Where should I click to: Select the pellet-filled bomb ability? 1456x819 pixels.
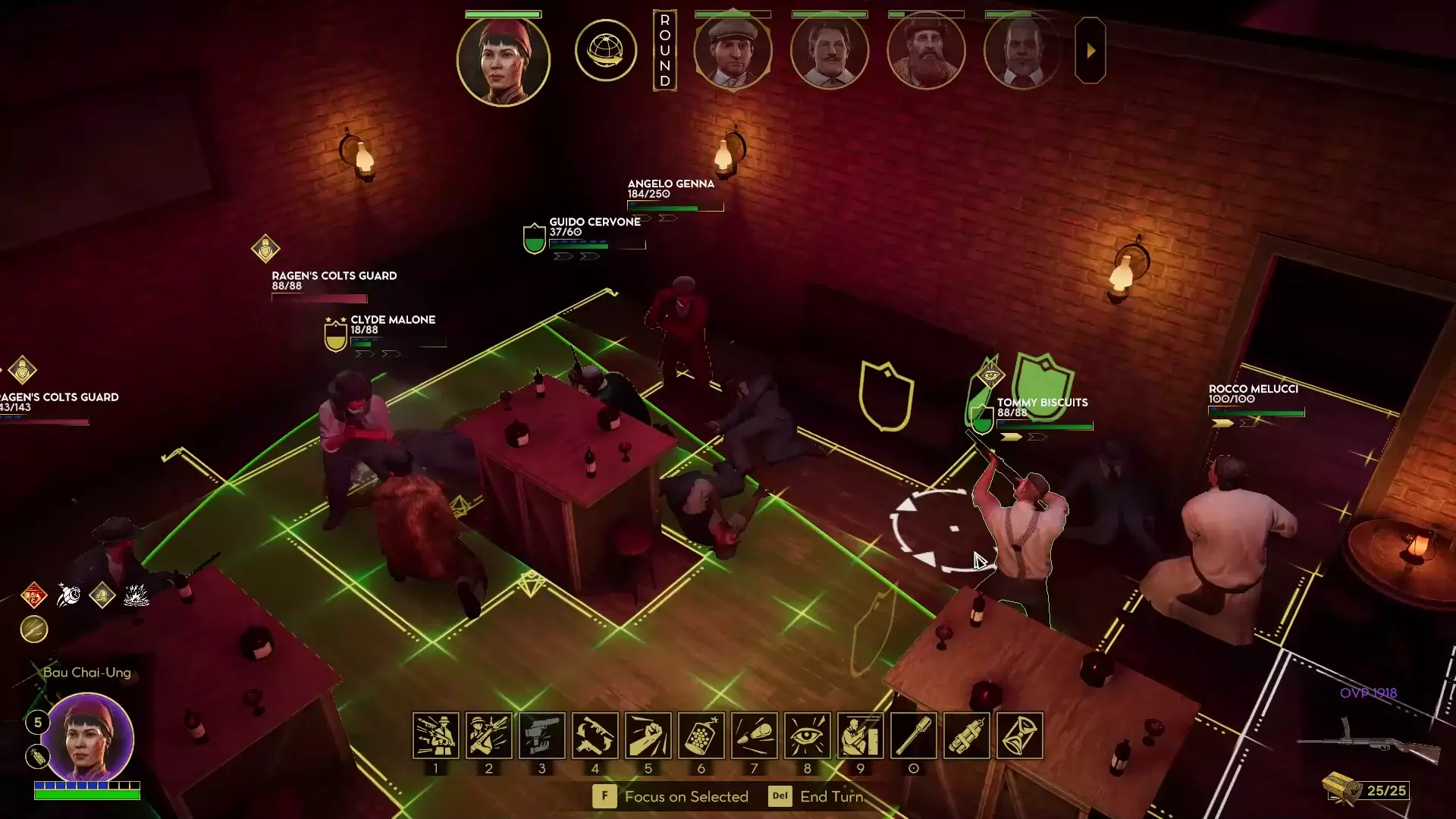(x=701, y=735)
